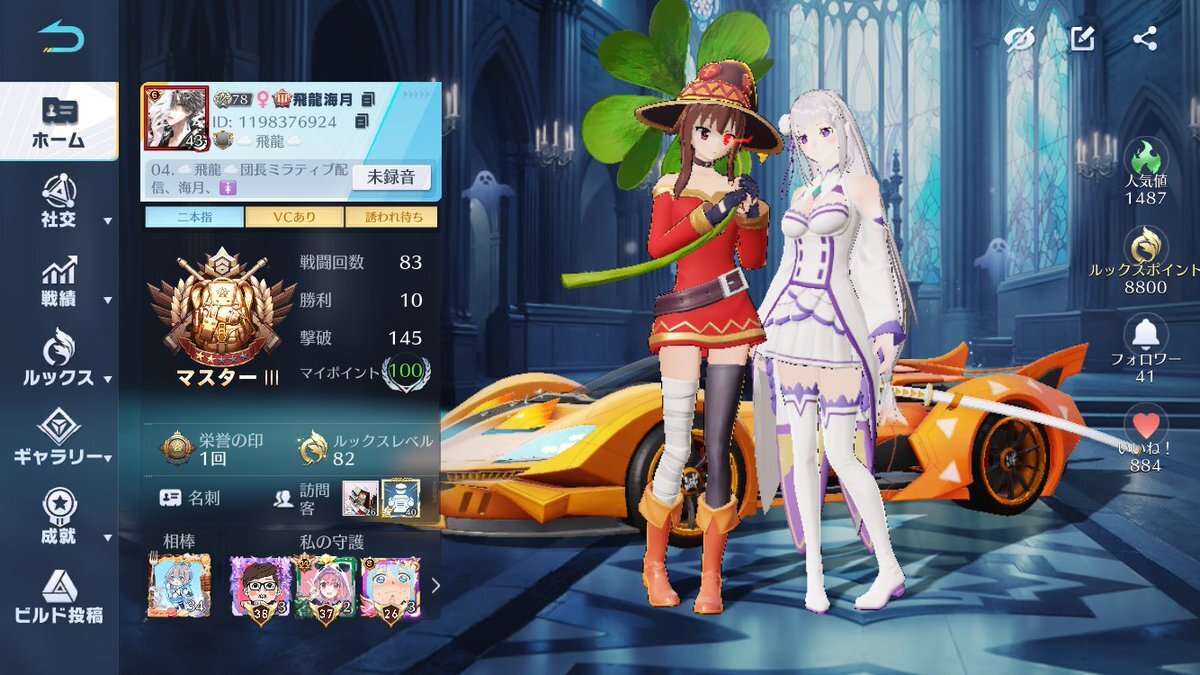Click the 未録音 voice recording button
The image size is (1200, 675).
(391, 177)
